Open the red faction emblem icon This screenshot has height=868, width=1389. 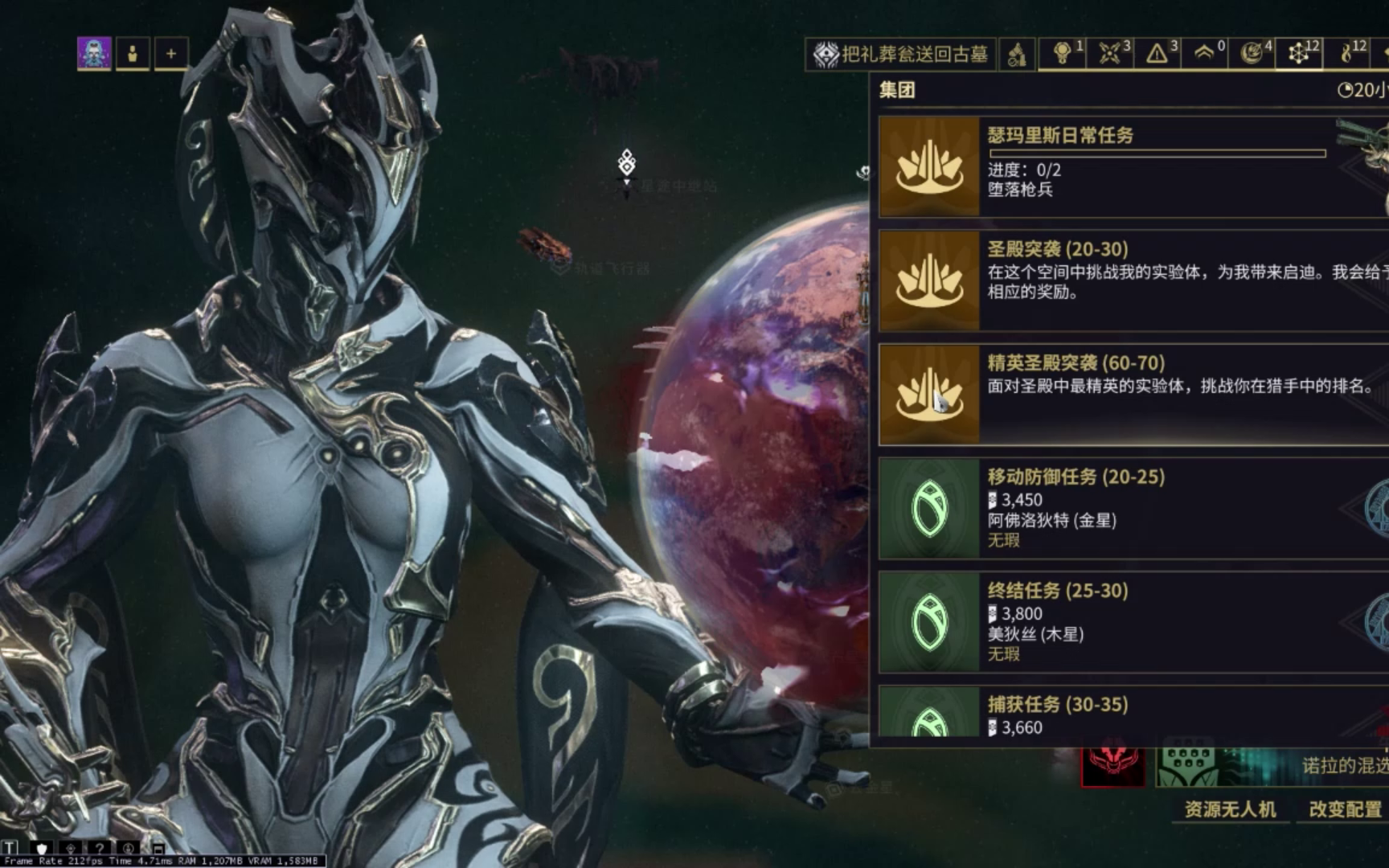coord(1112,766)
